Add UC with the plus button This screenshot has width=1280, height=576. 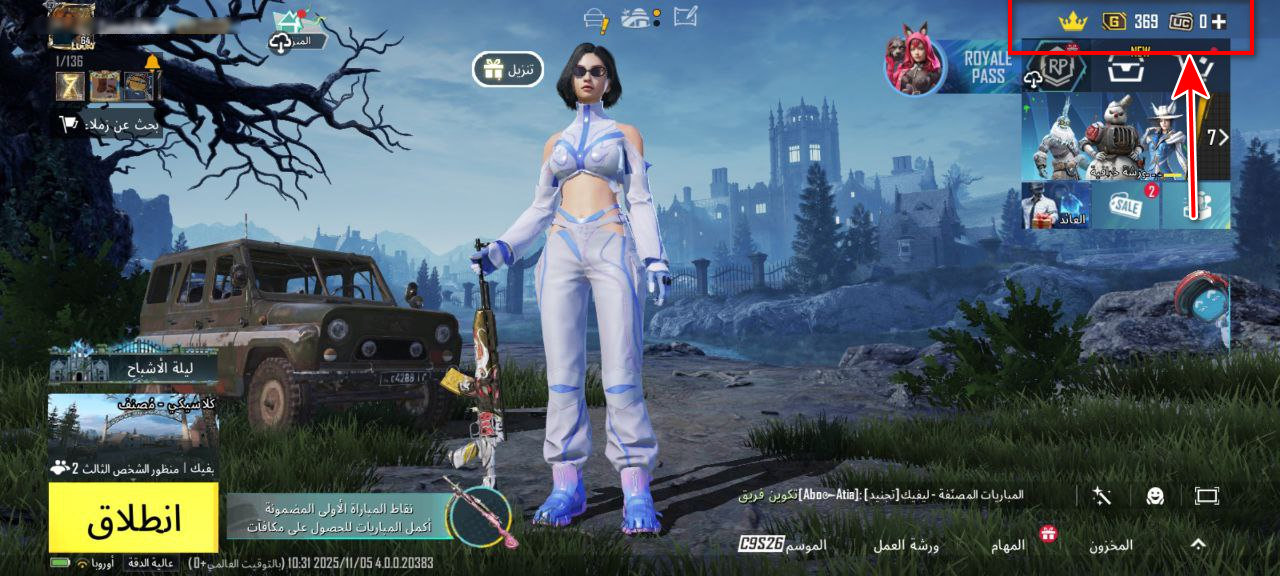tap(1218, 21)
